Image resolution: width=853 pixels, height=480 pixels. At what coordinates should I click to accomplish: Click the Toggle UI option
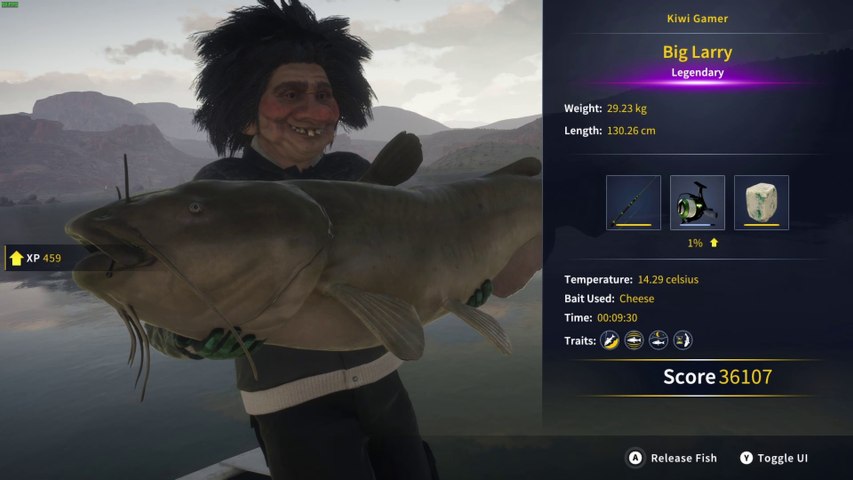[774, 458]
